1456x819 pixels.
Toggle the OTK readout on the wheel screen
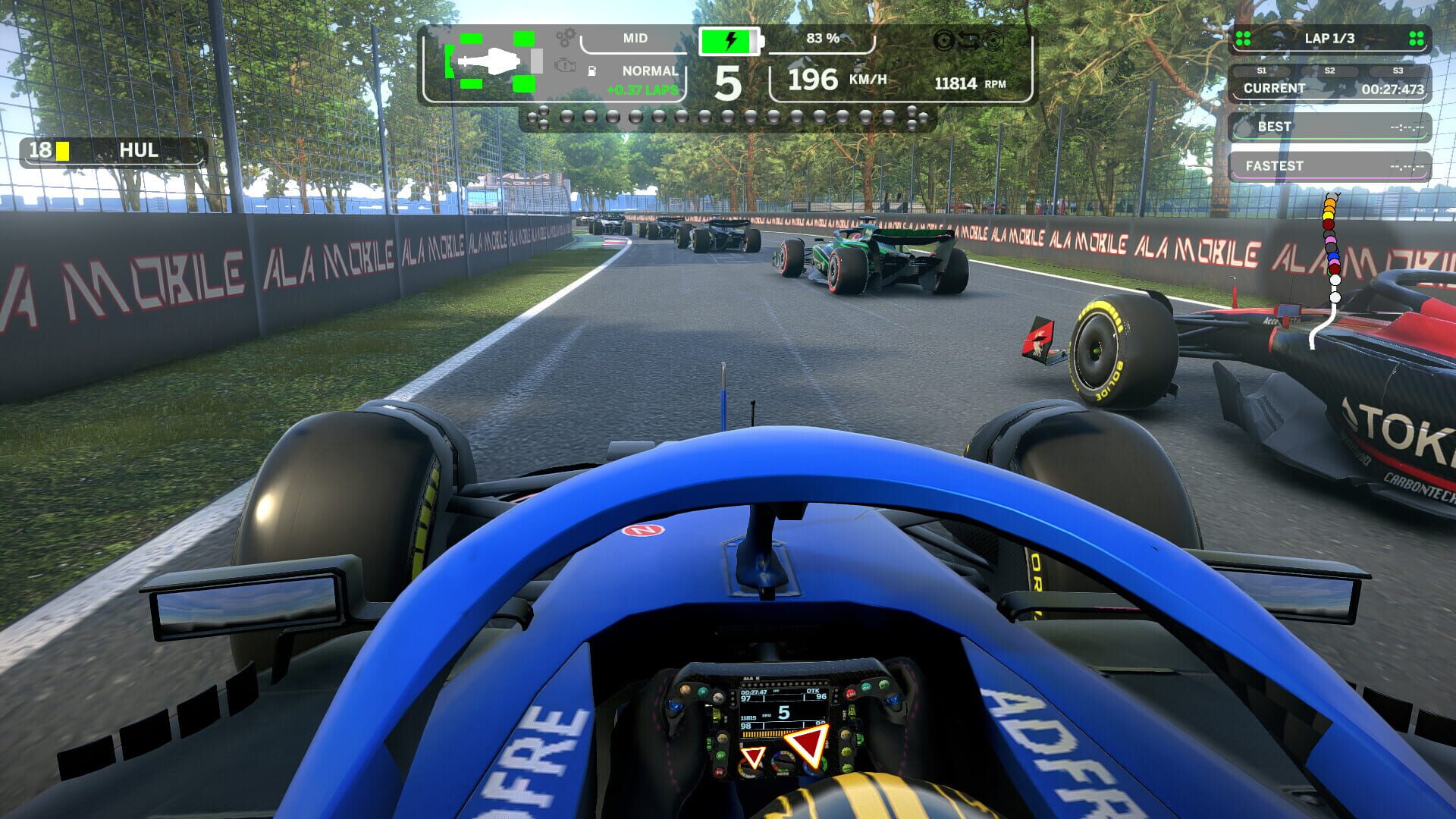tap(813, 692)
